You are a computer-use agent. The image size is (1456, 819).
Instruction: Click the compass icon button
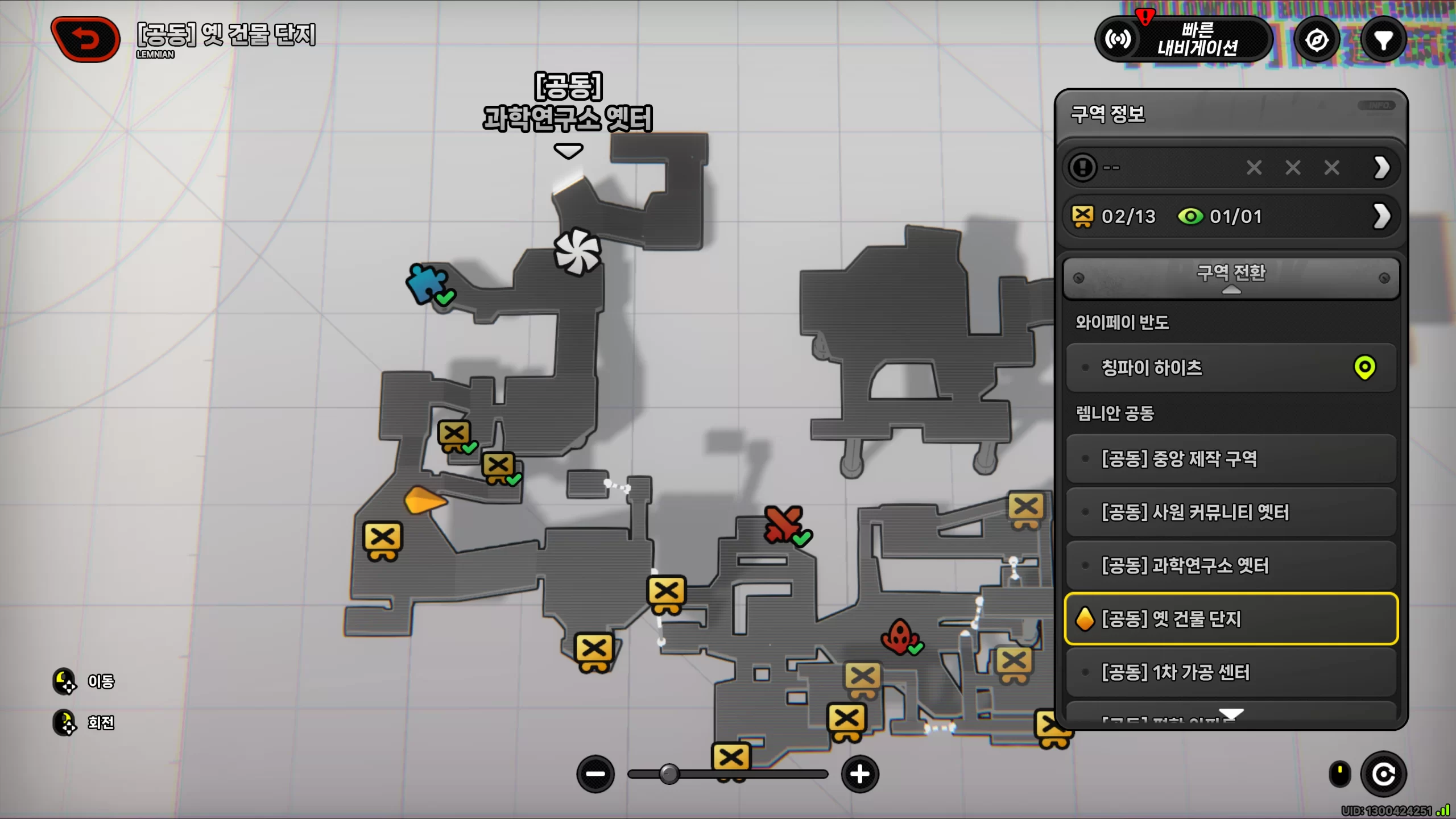(1317, 40)
